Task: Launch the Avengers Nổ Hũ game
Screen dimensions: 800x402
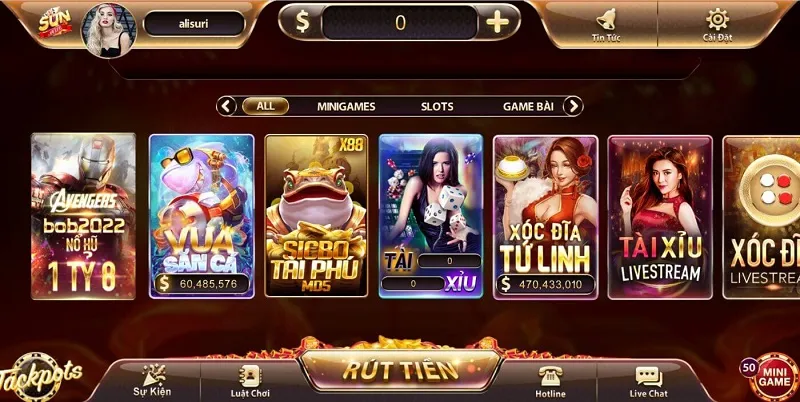Action: [x=83, y=215]
